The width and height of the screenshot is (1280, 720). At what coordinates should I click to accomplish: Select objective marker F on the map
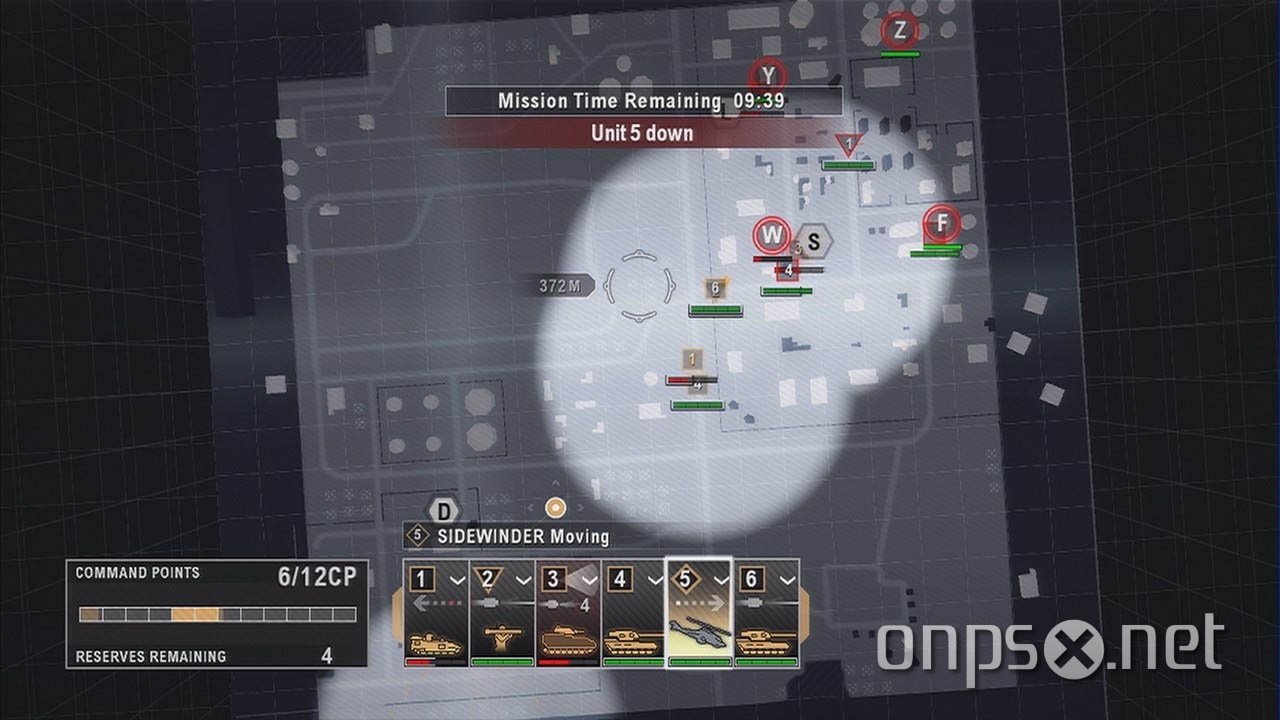[940, 224]
